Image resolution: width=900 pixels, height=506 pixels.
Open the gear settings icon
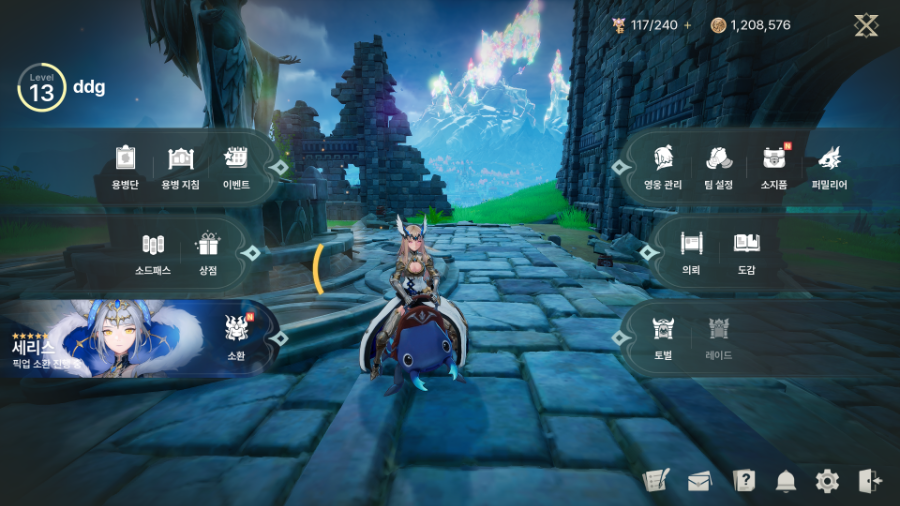pyautogui.click(x=827, y=481)
